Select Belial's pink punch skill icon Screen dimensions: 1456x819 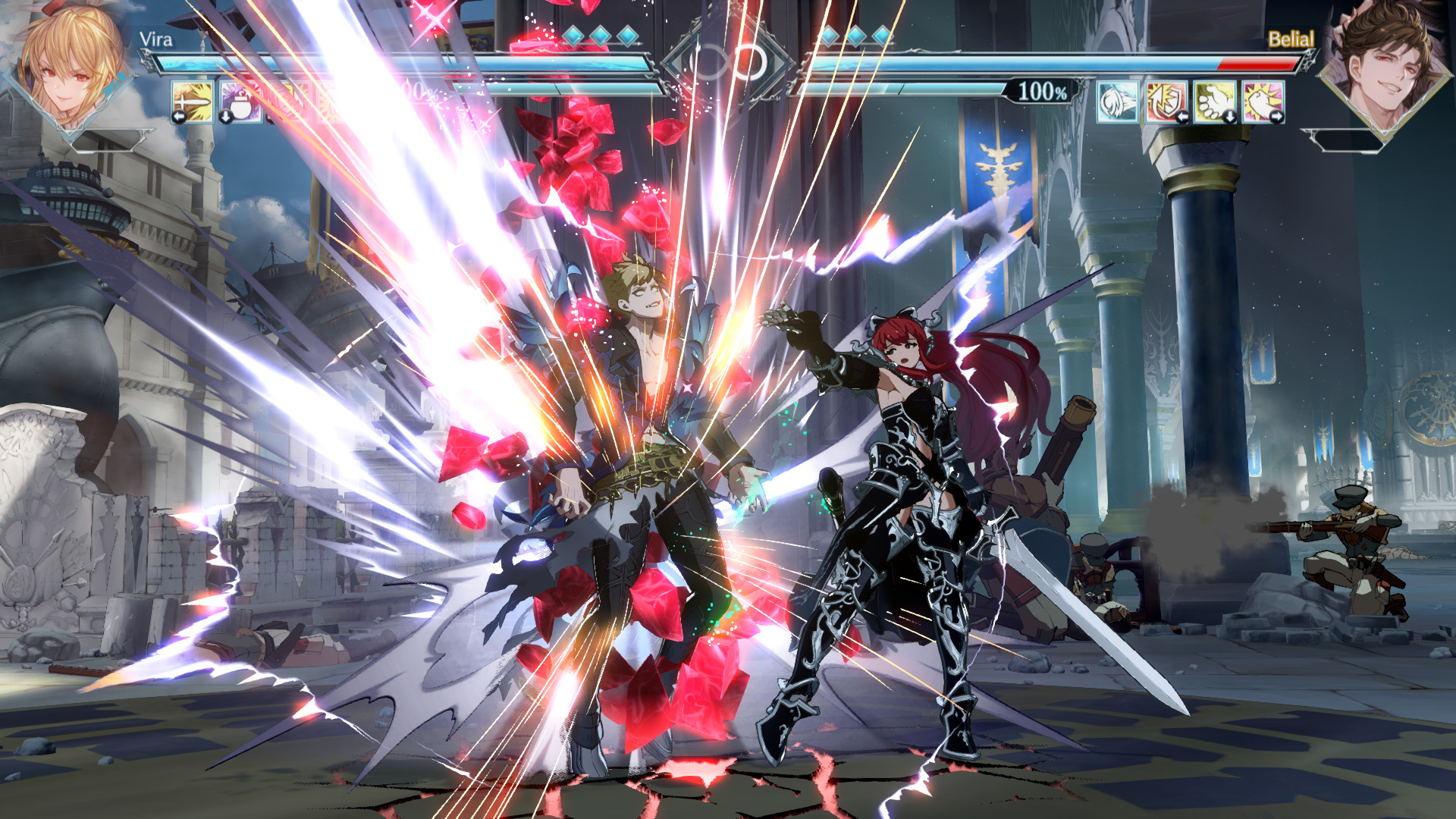coord(1263,101)
